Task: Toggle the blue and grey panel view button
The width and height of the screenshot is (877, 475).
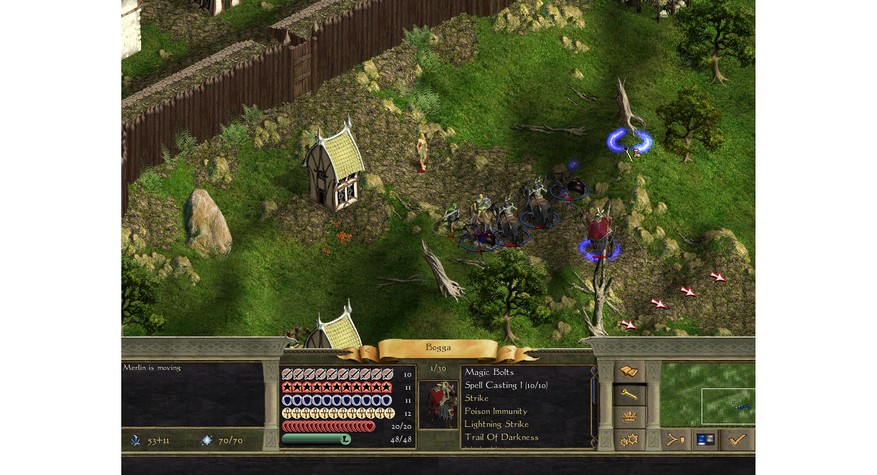Action: tap(705, 439)
